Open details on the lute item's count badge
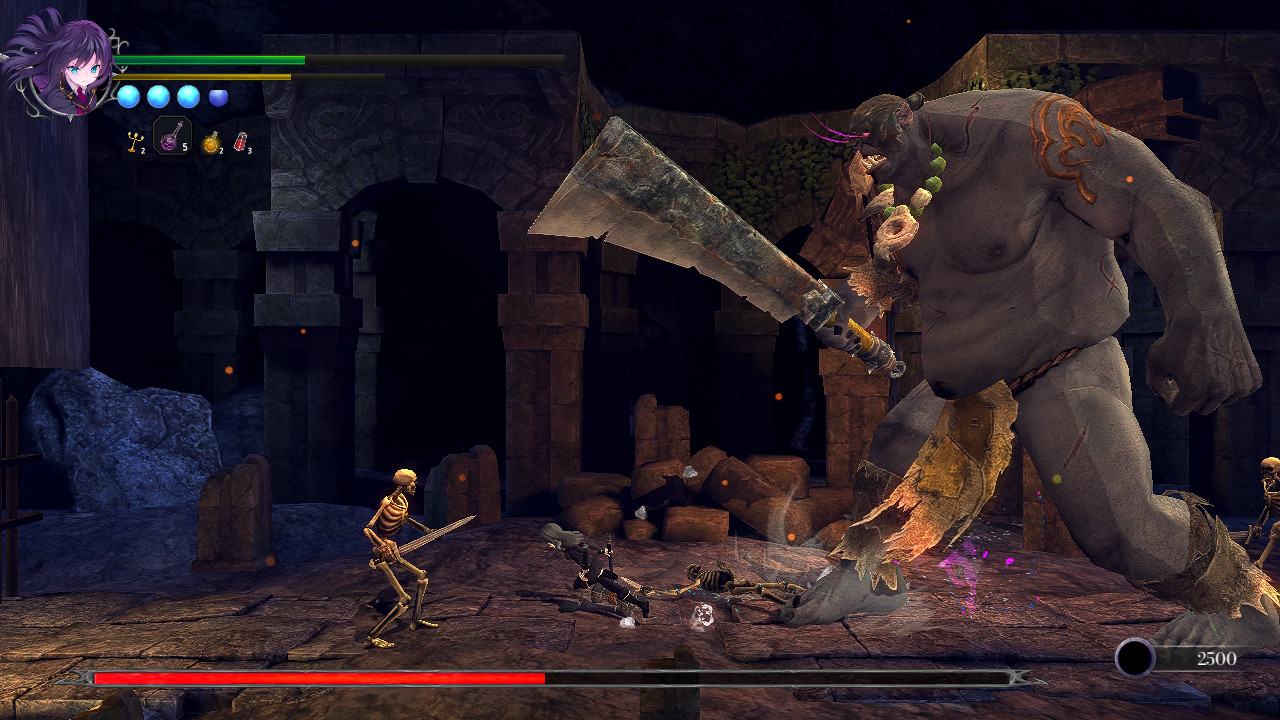The height and width of the screenshot is (720, 1280). [185, 148]
